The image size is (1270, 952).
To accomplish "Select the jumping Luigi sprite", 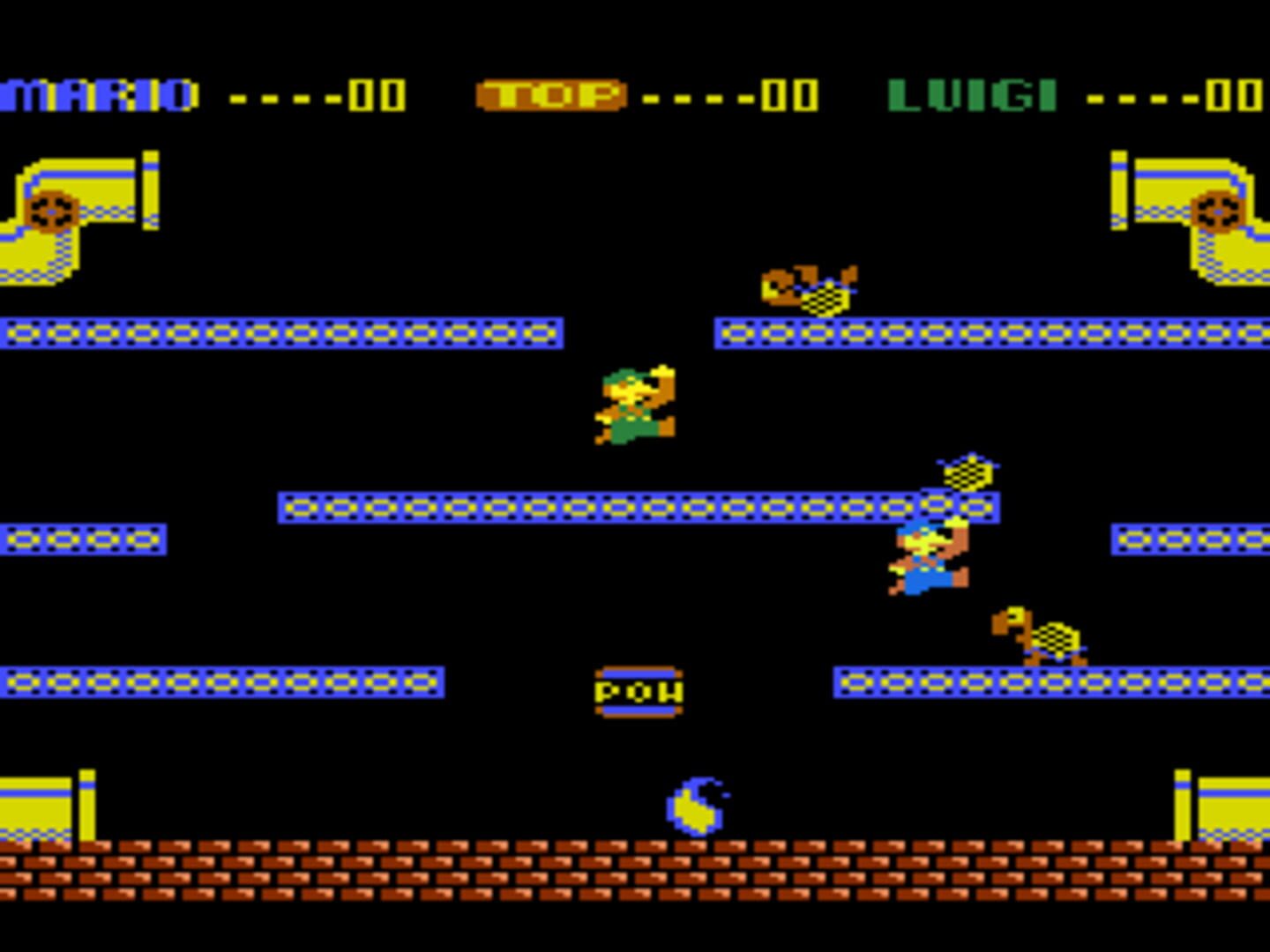I will point(635,405).
